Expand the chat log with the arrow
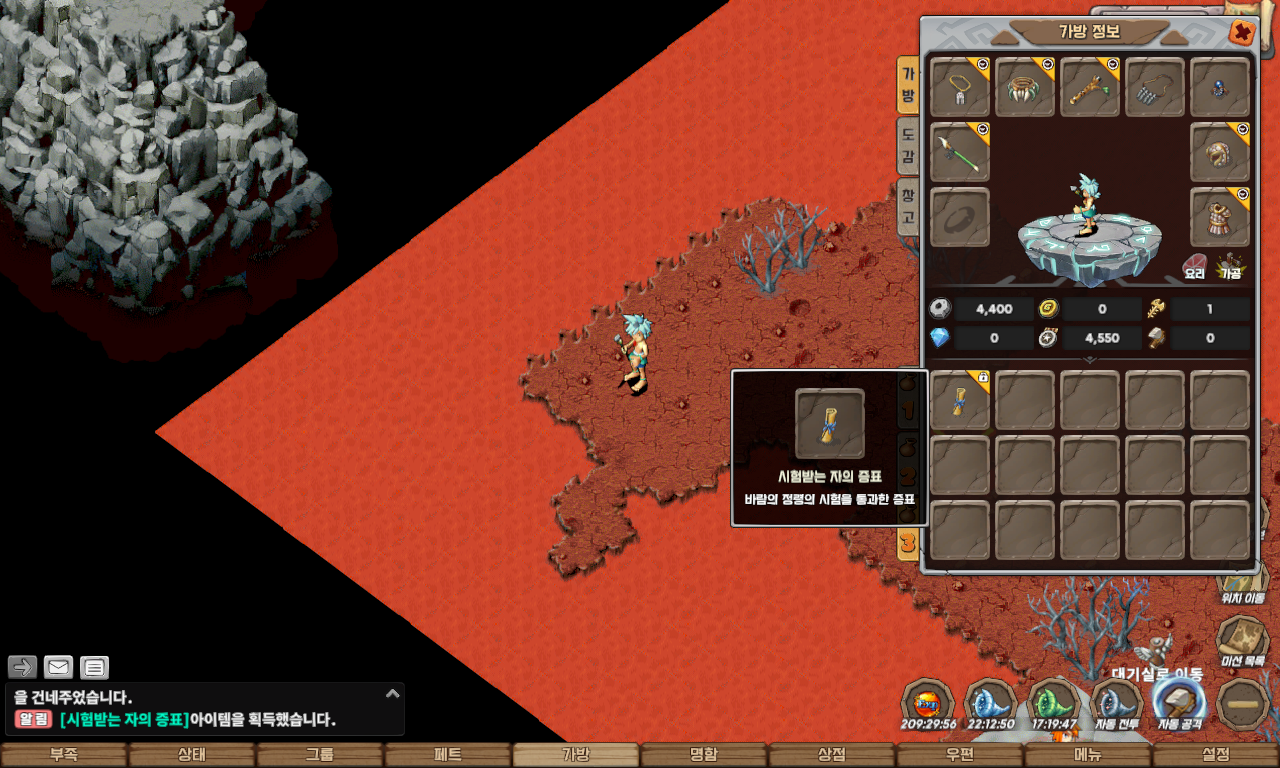This screenshot has height=768, width=1280. click(393, 693)
